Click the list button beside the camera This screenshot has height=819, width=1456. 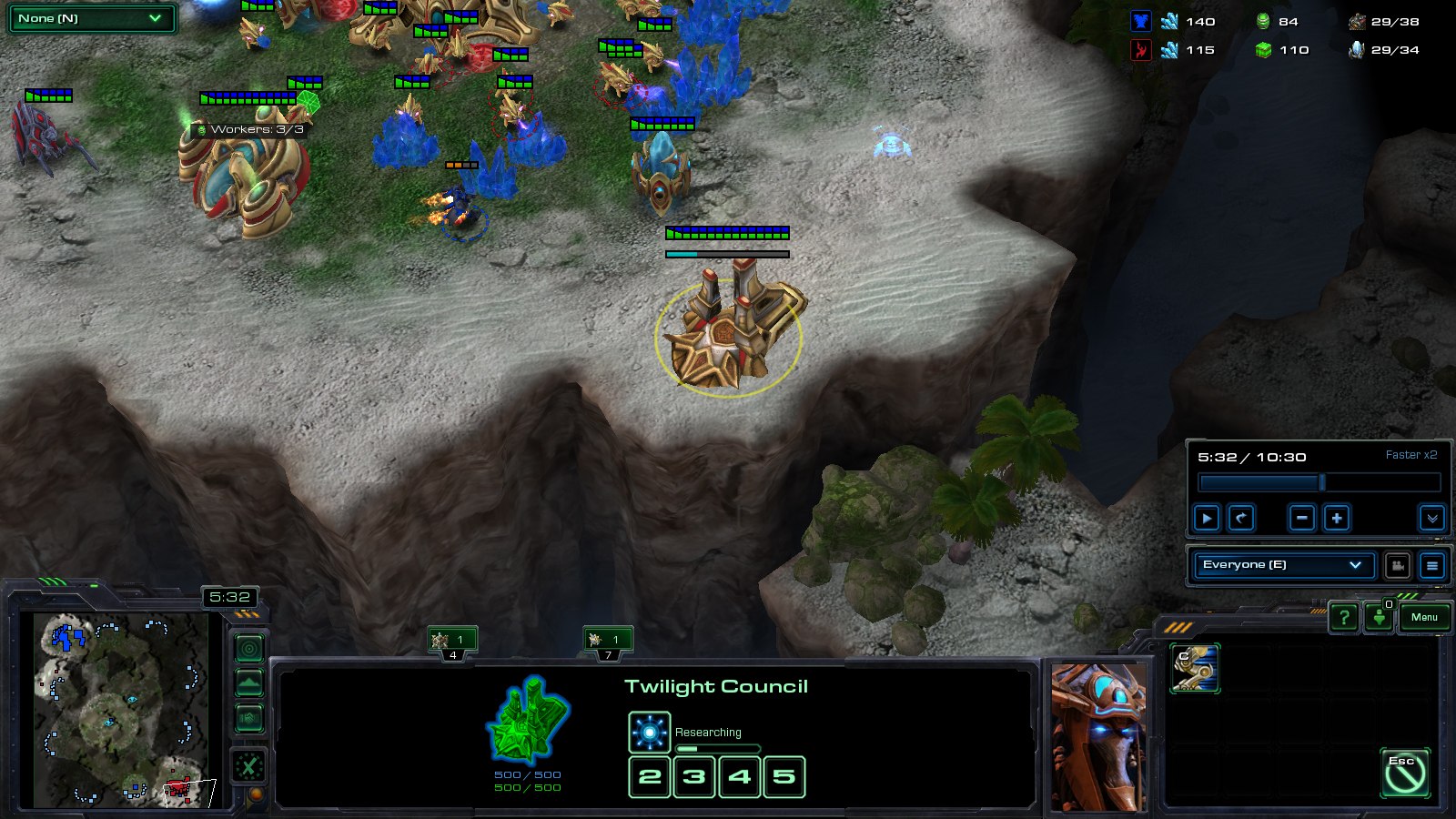pyautogui.click(x=1431, y=566)
